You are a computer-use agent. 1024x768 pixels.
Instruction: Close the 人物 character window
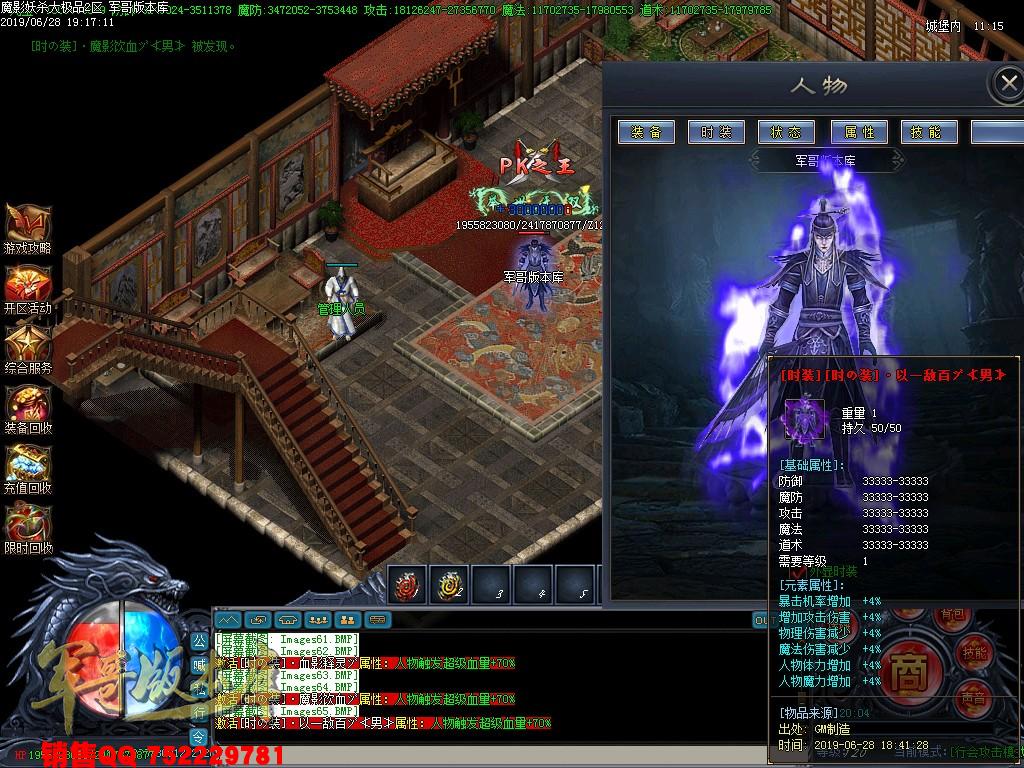click(1004, 84)
